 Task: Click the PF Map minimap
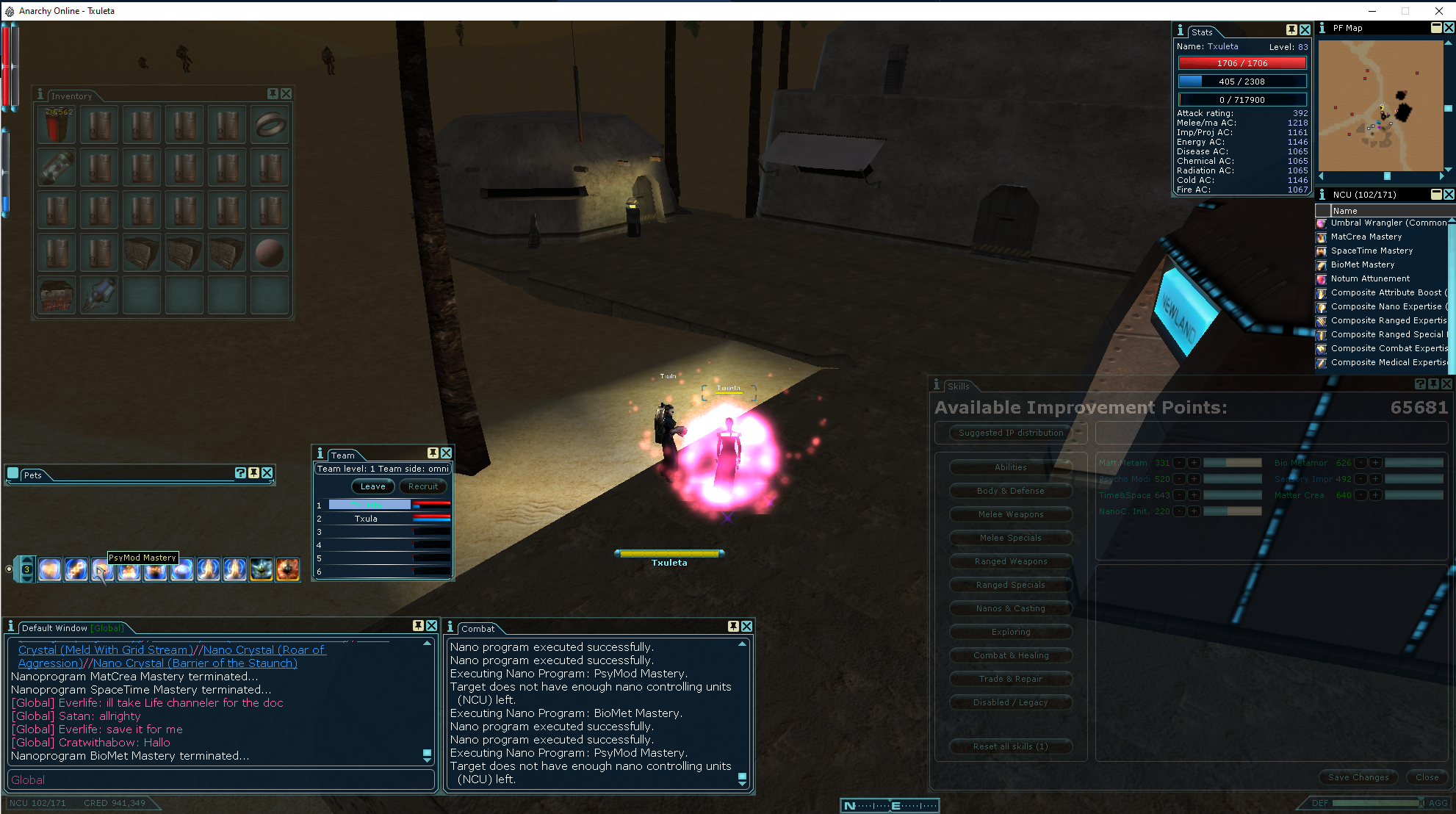[x=1381, y=105]
